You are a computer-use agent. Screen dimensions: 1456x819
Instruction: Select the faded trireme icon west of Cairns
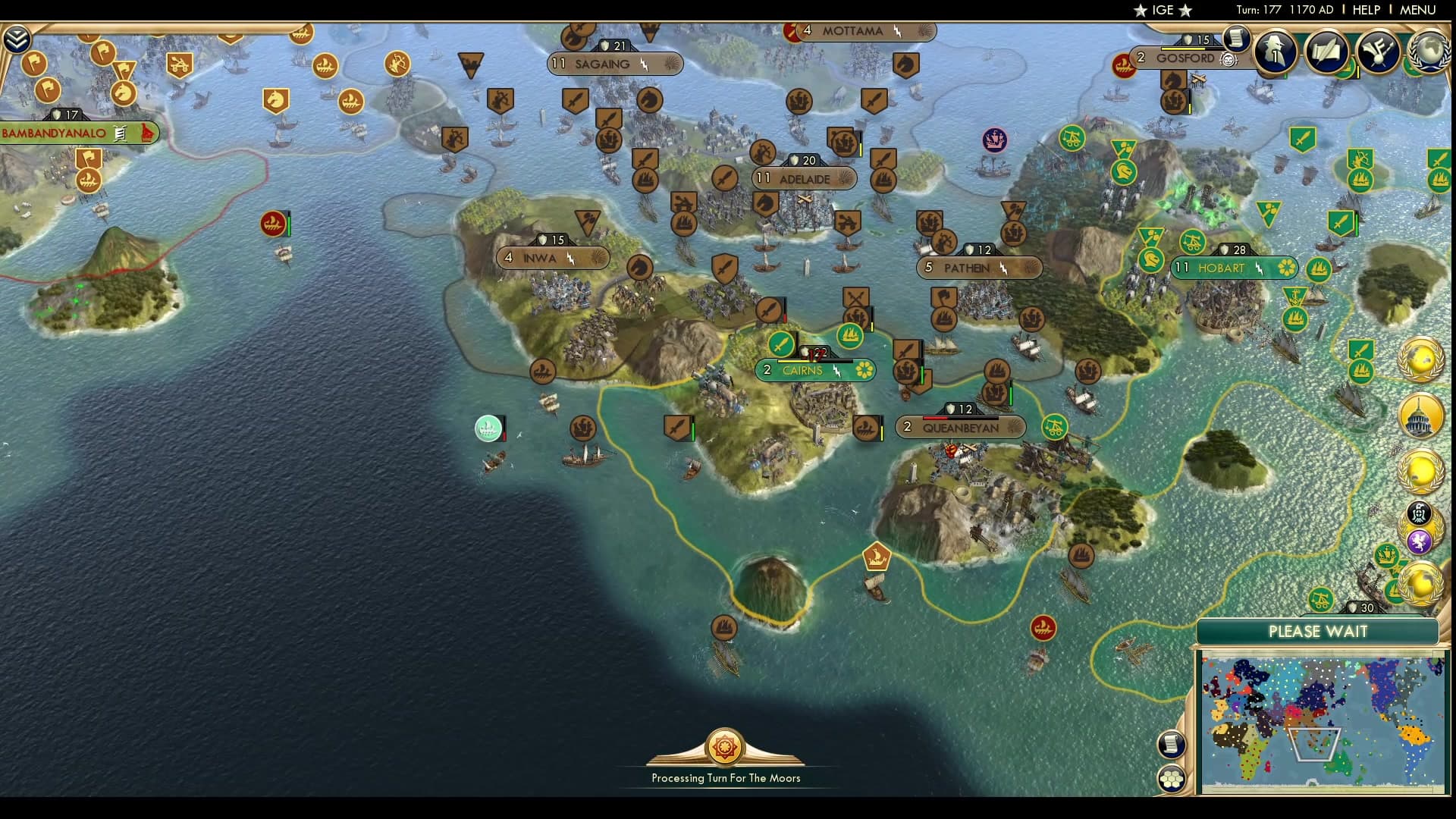[489, 428]
